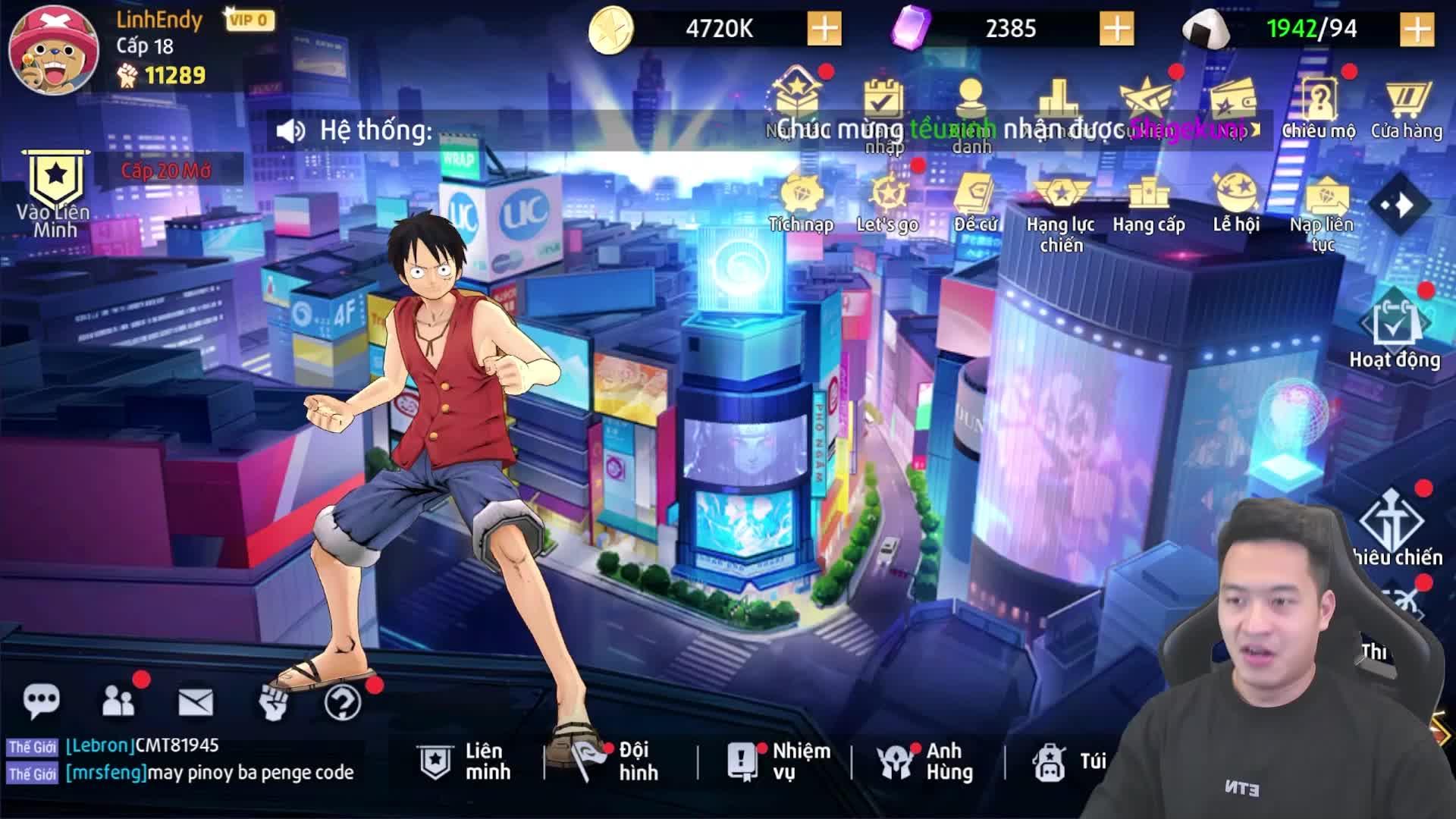The width and height of the screenshot is (1456, 819).
Task: Open the Lễ hội festival event
Action: point(1236,202)
